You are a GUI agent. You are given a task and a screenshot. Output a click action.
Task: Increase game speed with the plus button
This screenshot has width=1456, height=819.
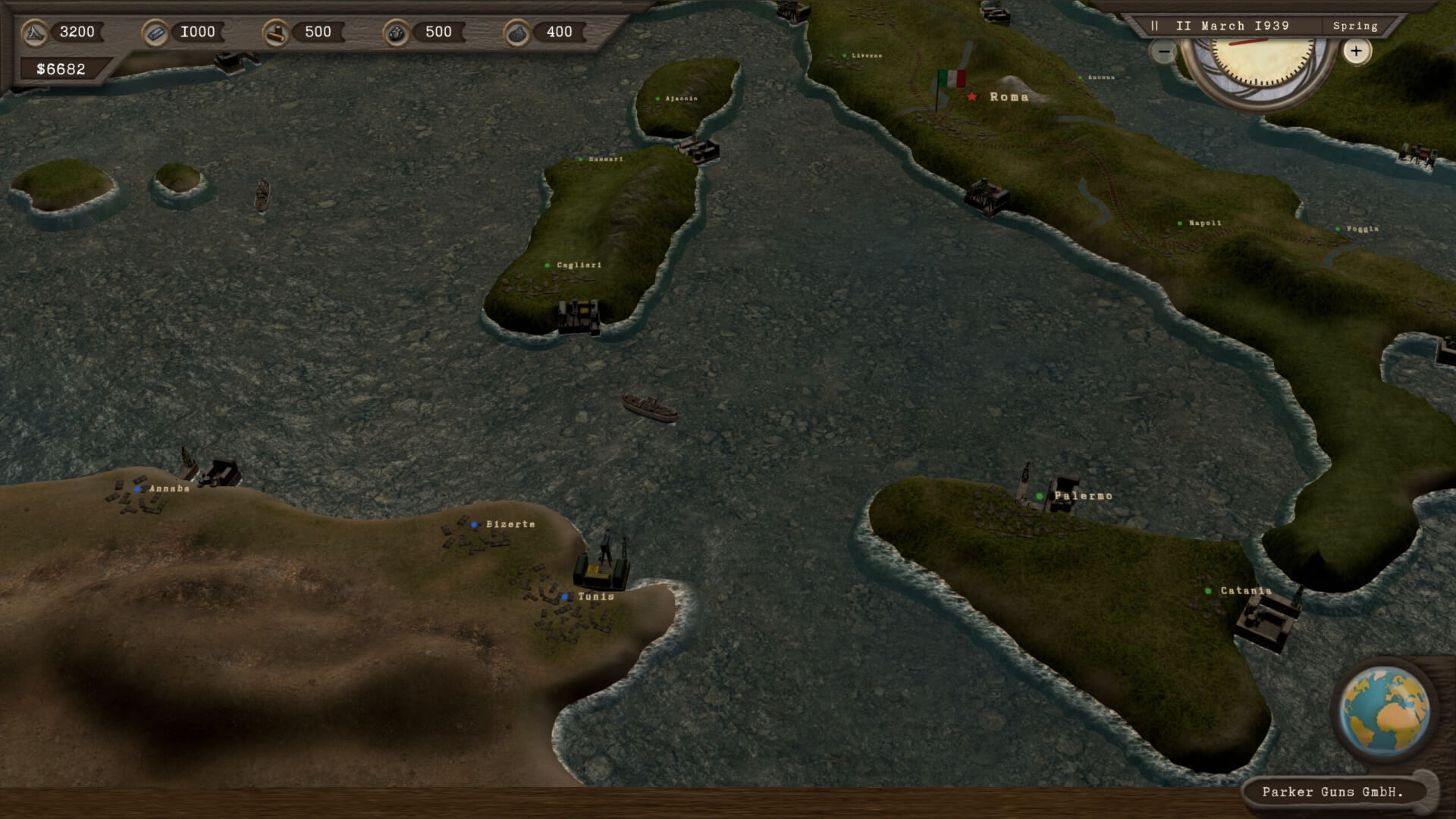tap(1356, 52)
